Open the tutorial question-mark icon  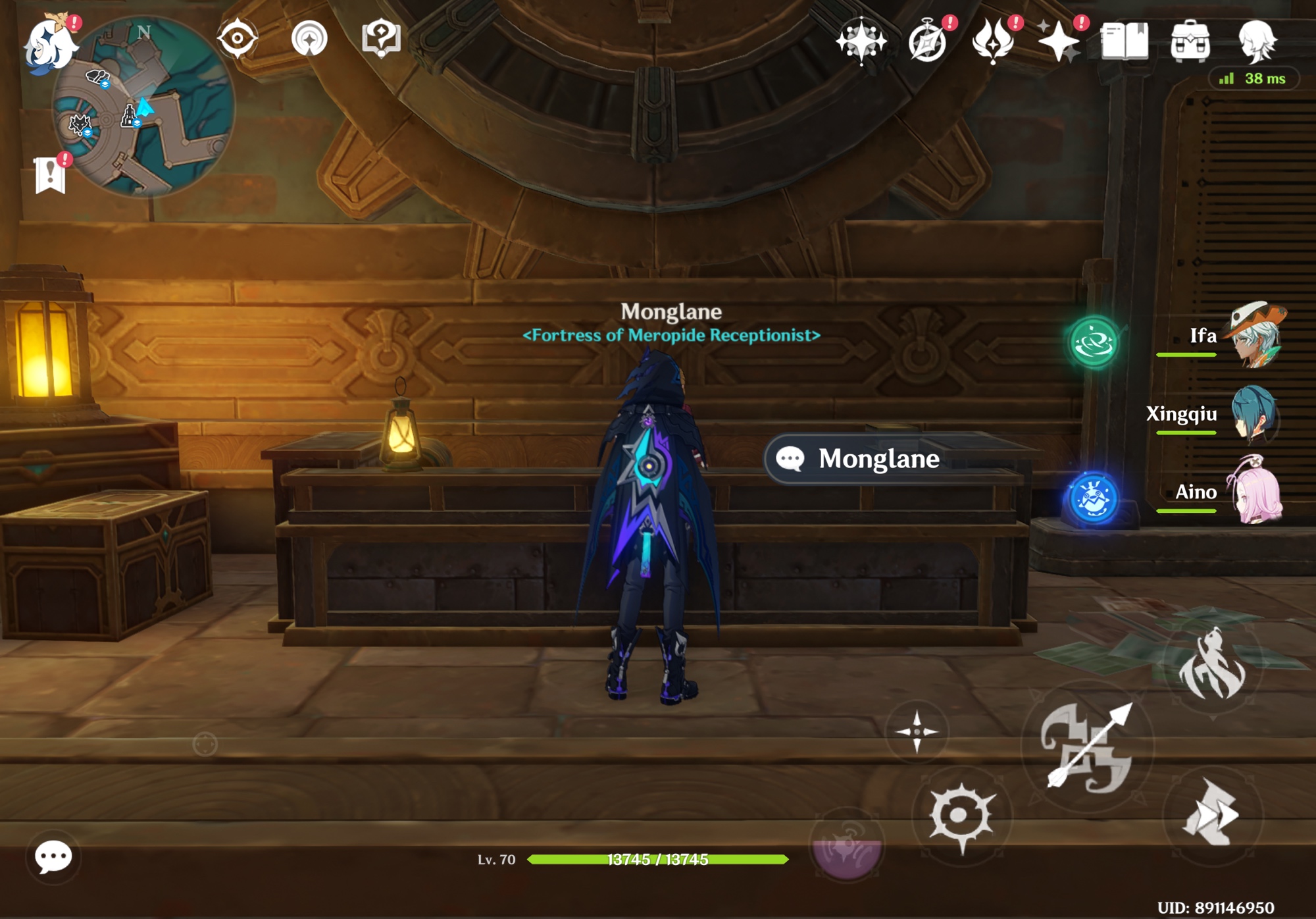(x=381, y=38)
